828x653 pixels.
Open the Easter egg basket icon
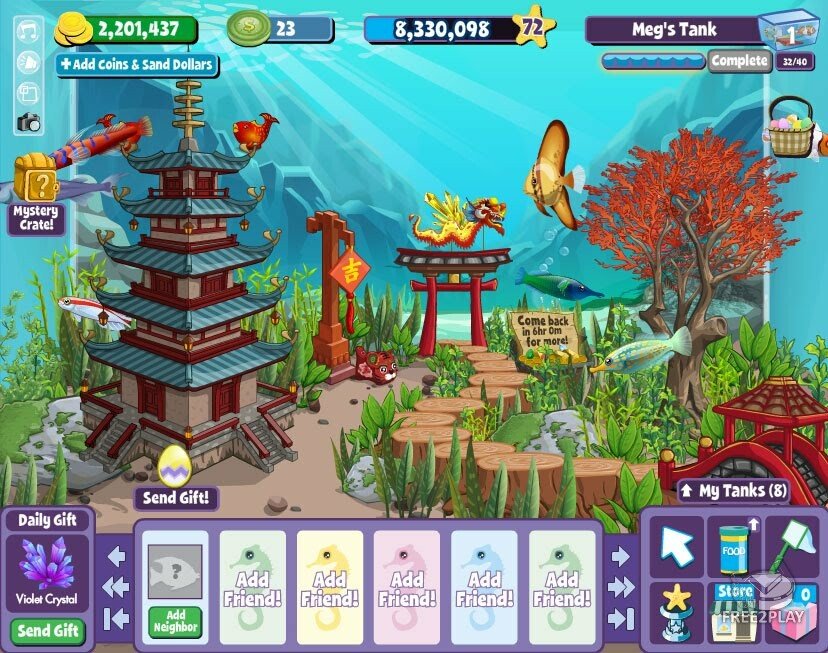click(790, 129)
